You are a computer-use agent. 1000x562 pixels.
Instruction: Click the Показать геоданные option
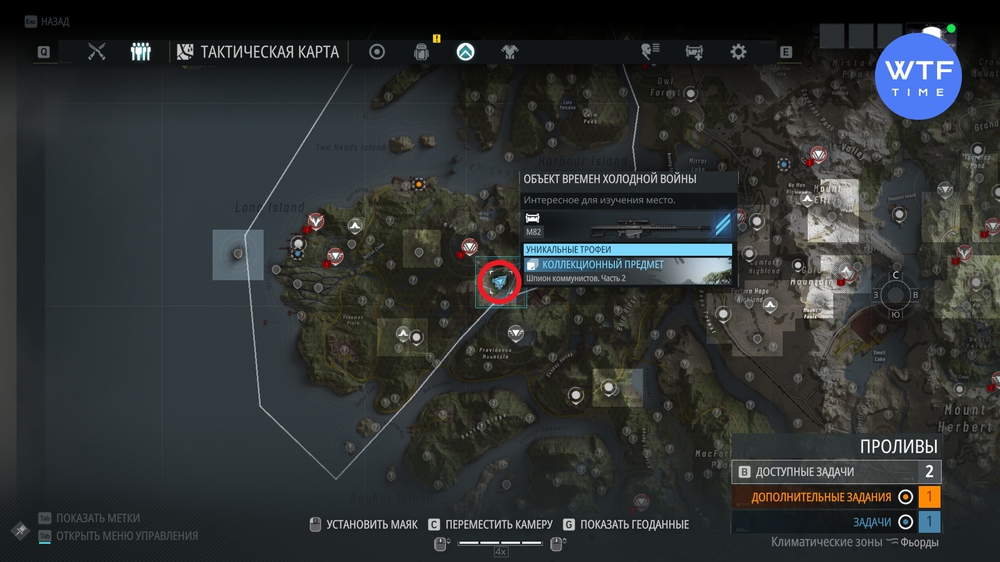point(634,524)
